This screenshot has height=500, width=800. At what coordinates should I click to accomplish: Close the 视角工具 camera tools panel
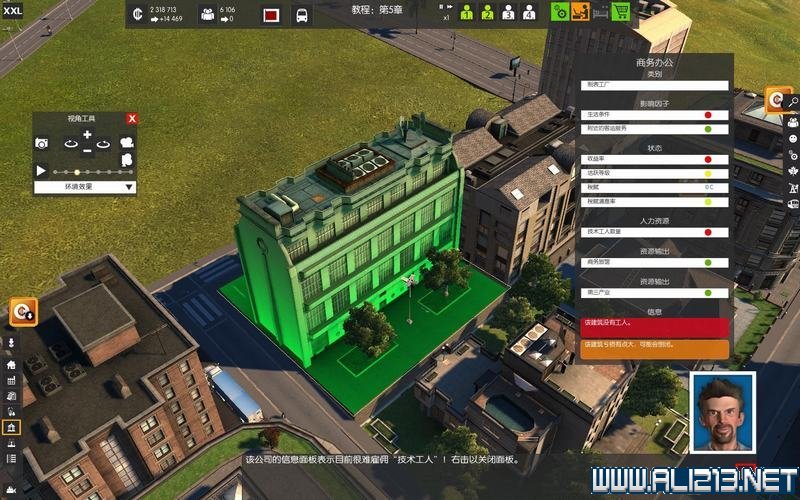click(x=131, y=118)
